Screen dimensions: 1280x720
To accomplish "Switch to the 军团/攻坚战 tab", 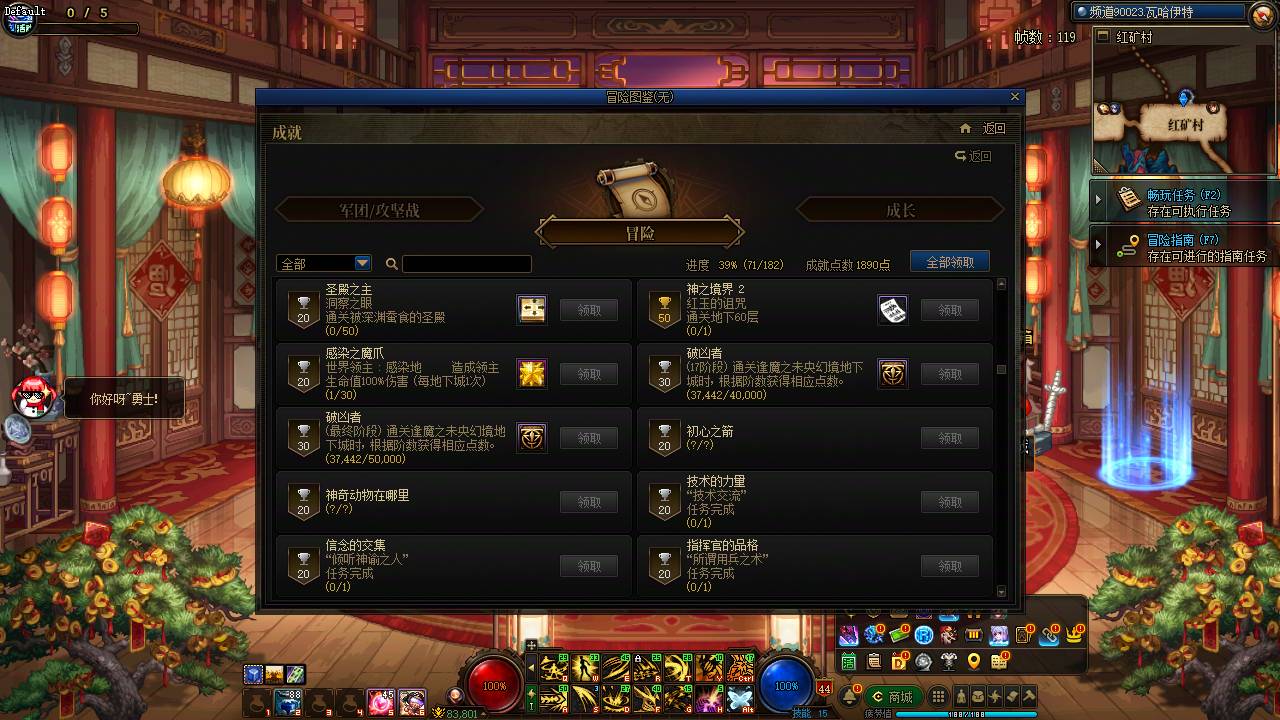I will click(x=379, y=209).
